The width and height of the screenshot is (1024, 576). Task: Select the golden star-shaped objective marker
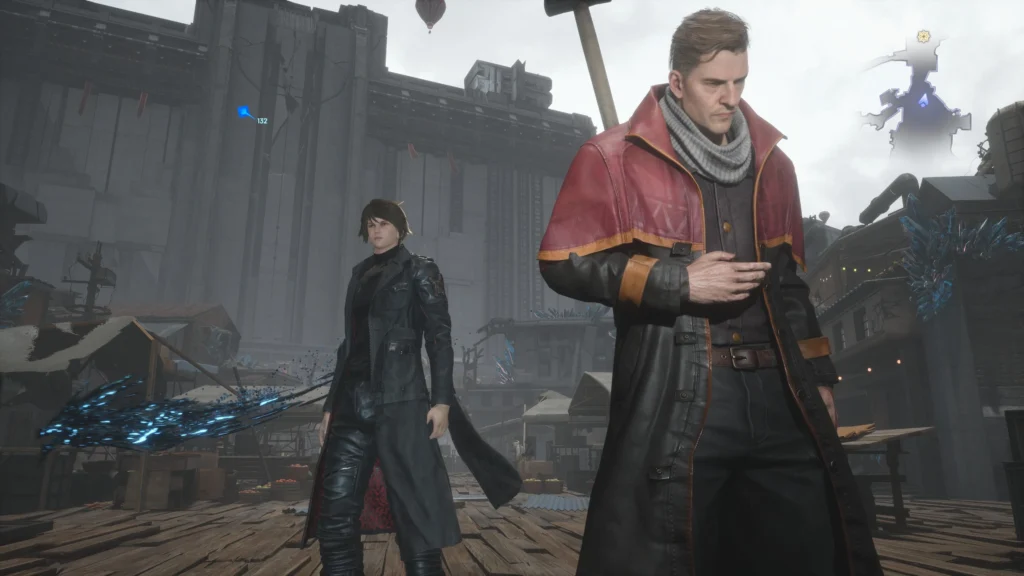coord(923,36)
